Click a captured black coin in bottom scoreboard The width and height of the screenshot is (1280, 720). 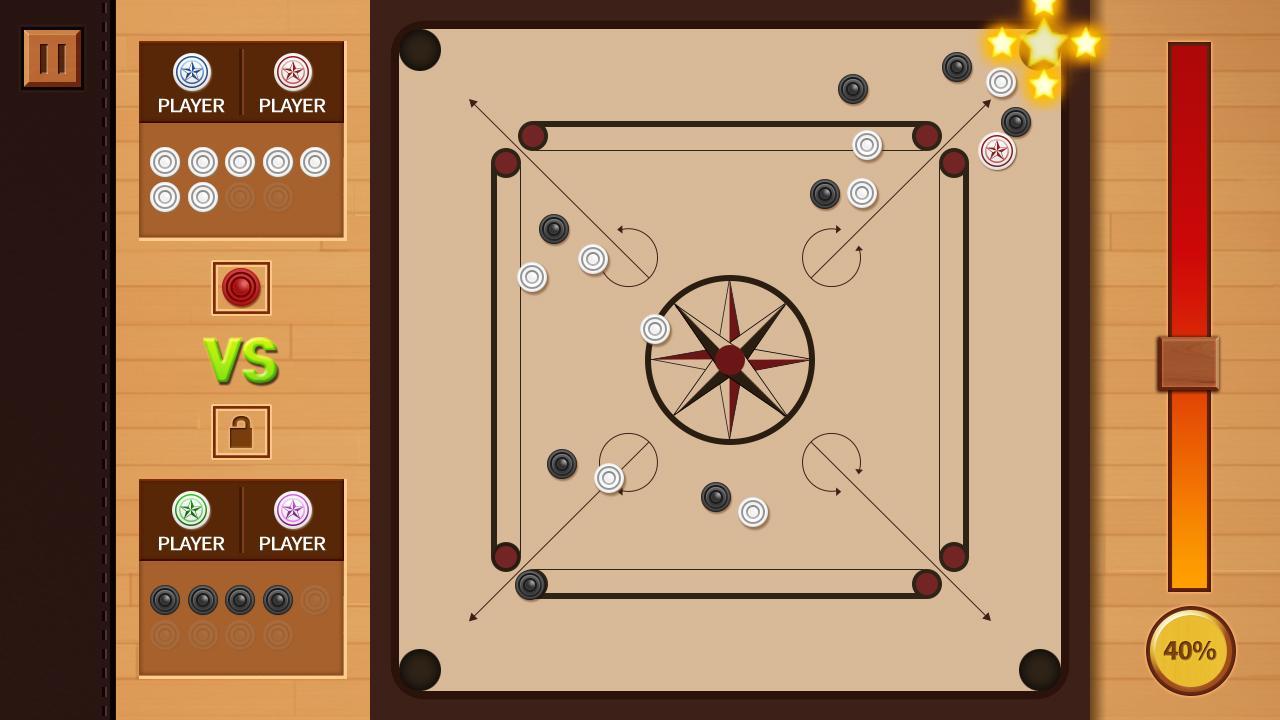165,600
